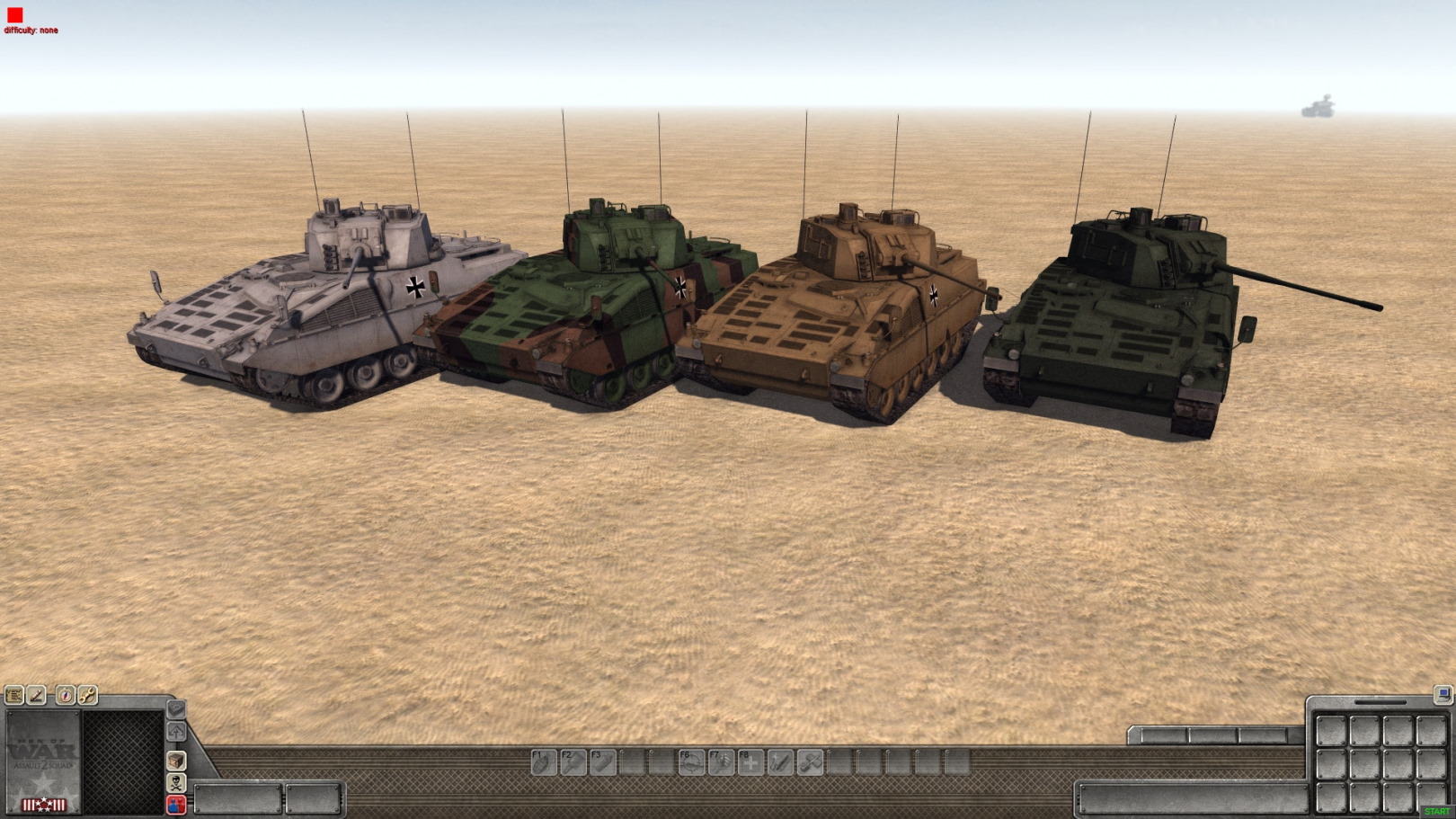Click the crossed repair tools slot
This screenshot has height=819, width=1456.
pyautogui.click(x=810, y=762)
